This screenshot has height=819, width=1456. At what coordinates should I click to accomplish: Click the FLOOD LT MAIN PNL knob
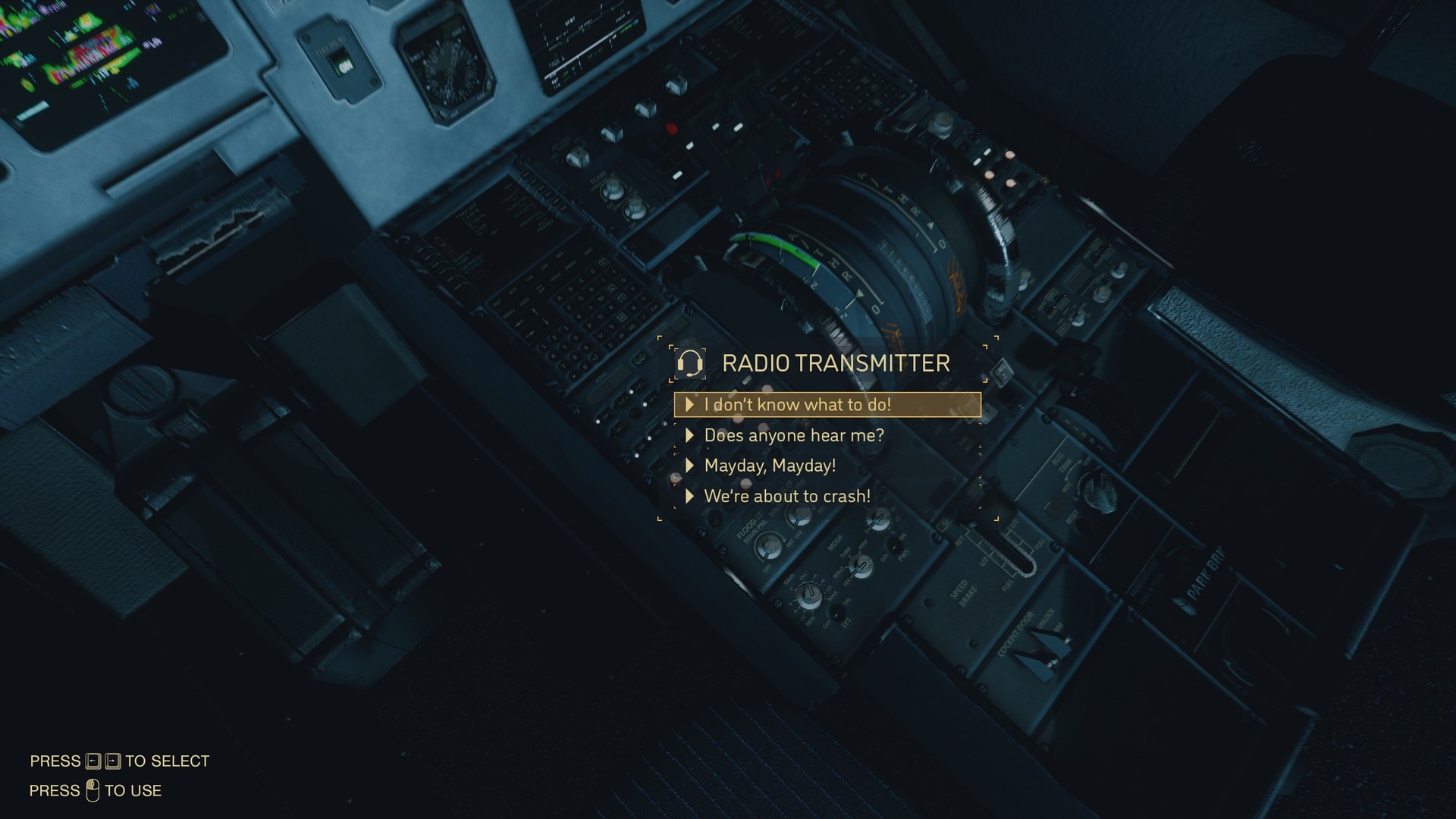point(768,548)
